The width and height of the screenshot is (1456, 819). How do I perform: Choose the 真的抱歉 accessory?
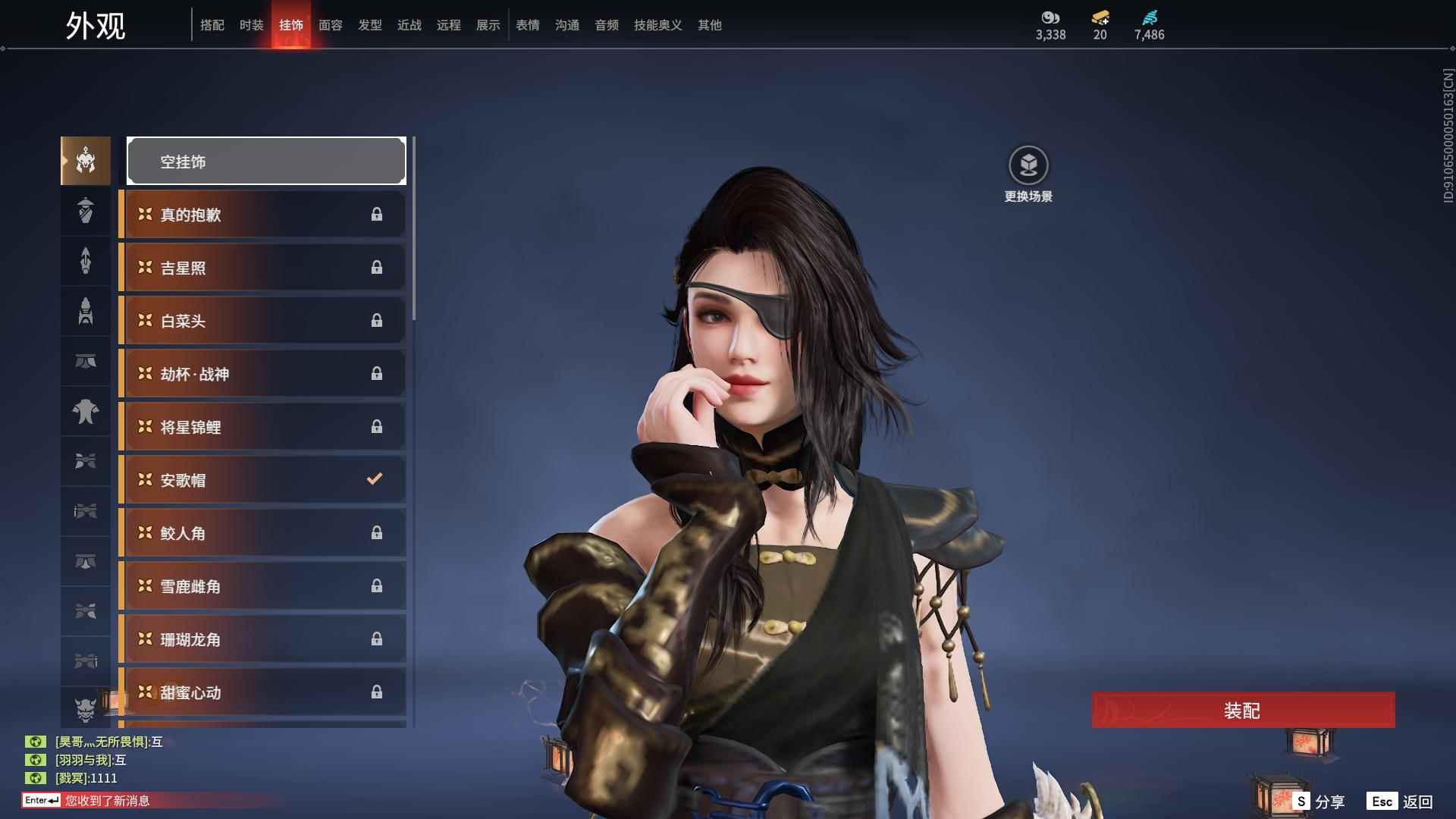(263, 215)
